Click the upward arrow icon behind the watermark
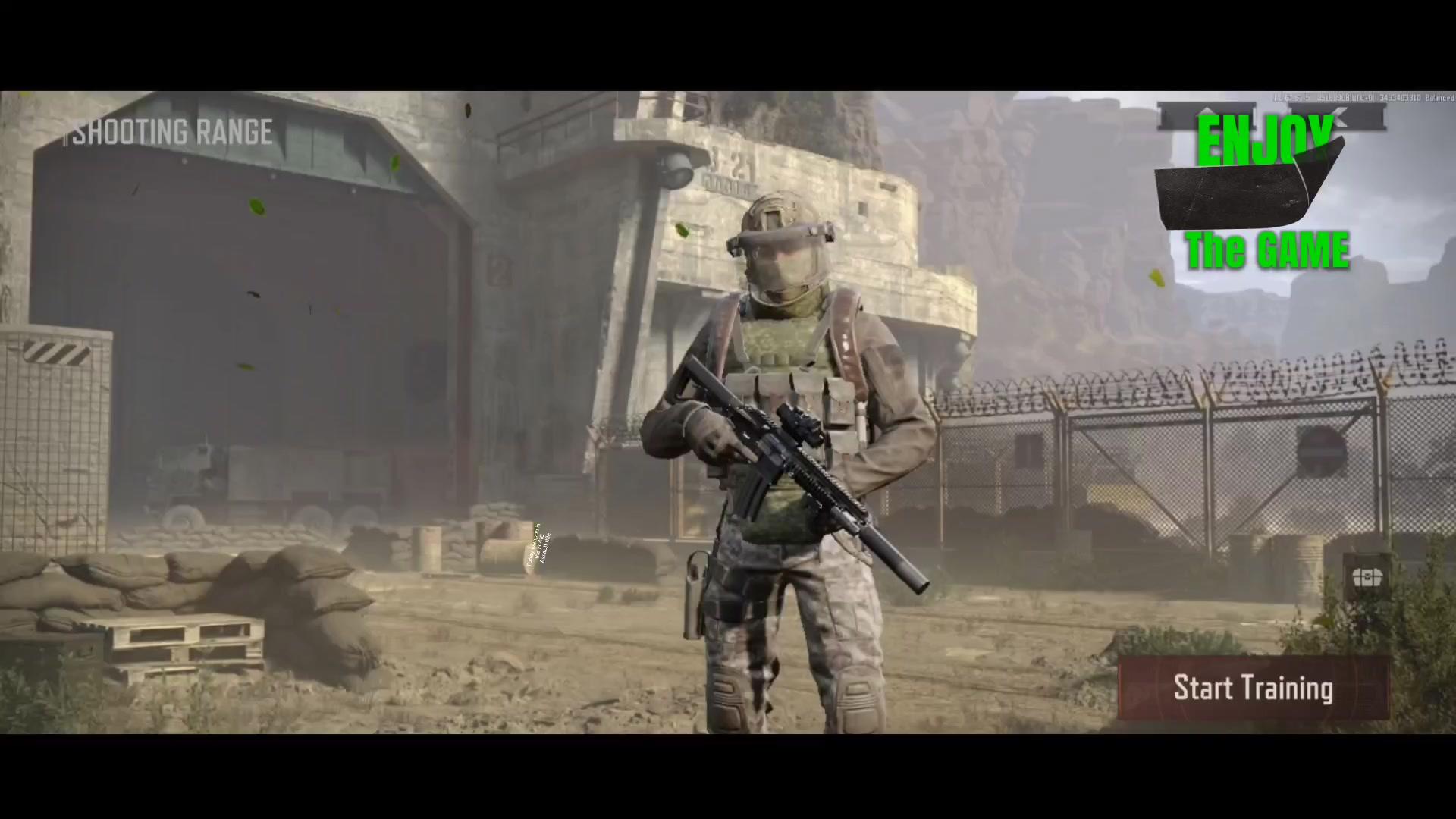Image resolution: width=1456 pixels, height=819 pixels. click(x=1207, y=114)
